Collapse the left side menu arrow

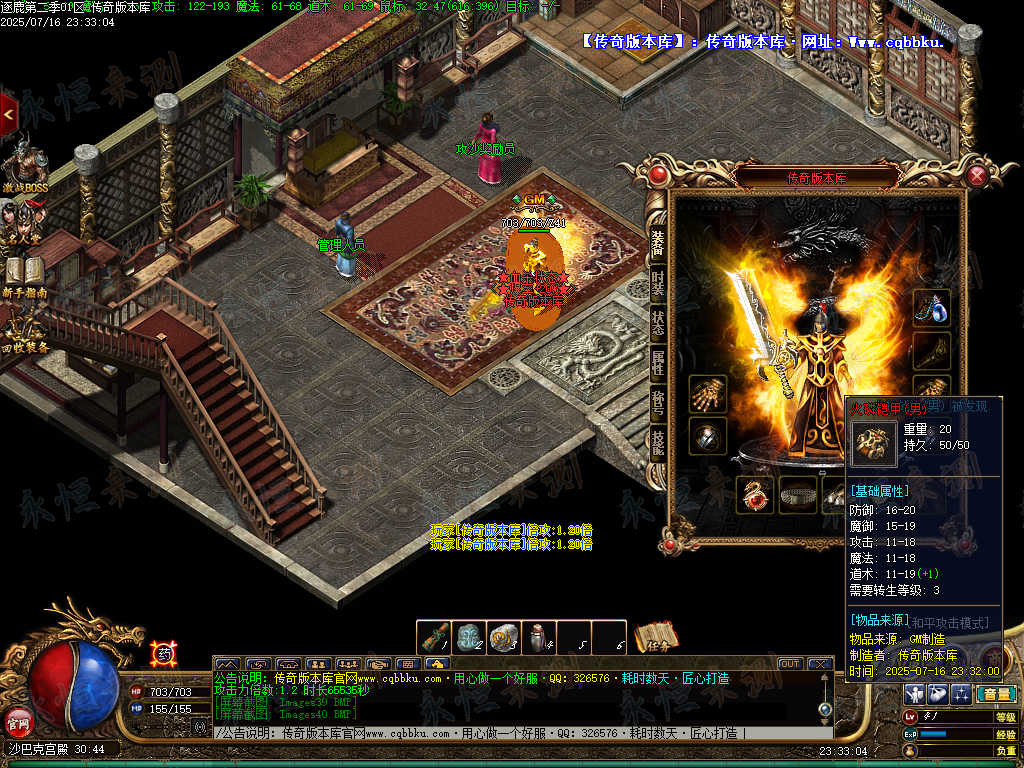[8, 115]
